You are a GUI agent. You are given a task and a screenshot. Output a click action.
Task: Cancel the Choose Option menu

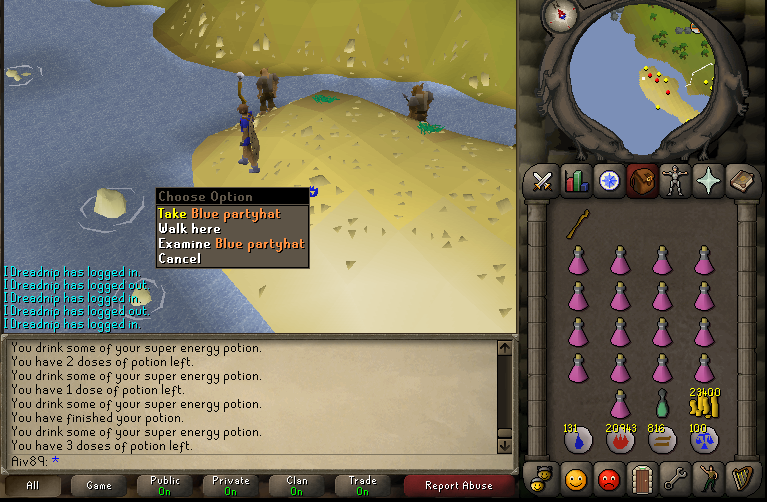(179, 259)
